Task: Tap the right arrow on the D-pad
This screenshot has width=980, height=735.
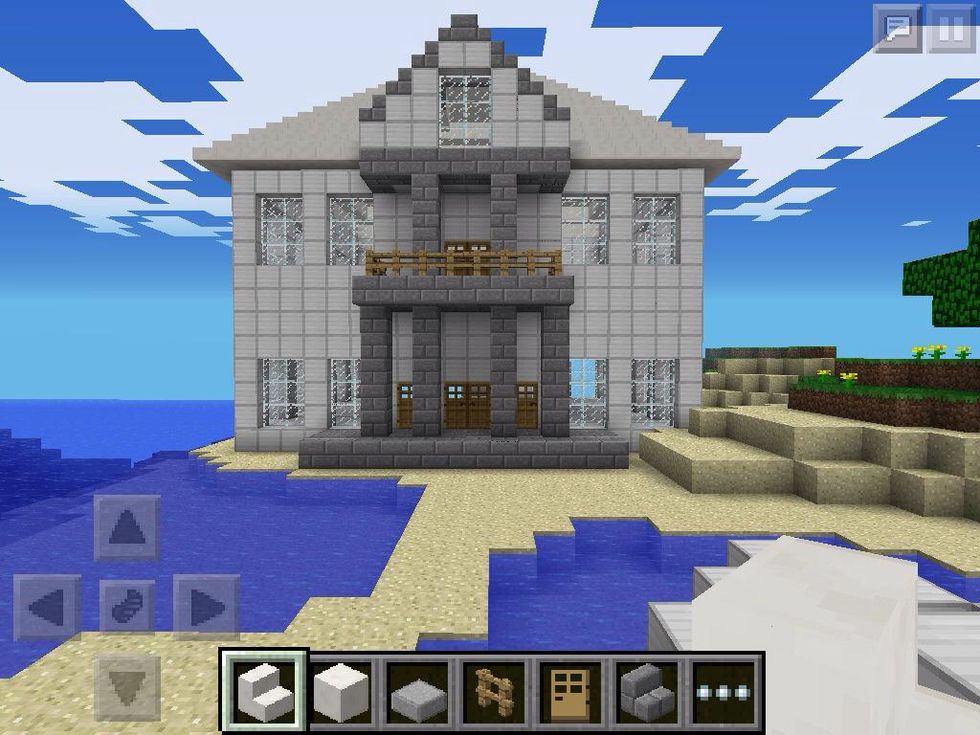Action: tap(205, 607)
